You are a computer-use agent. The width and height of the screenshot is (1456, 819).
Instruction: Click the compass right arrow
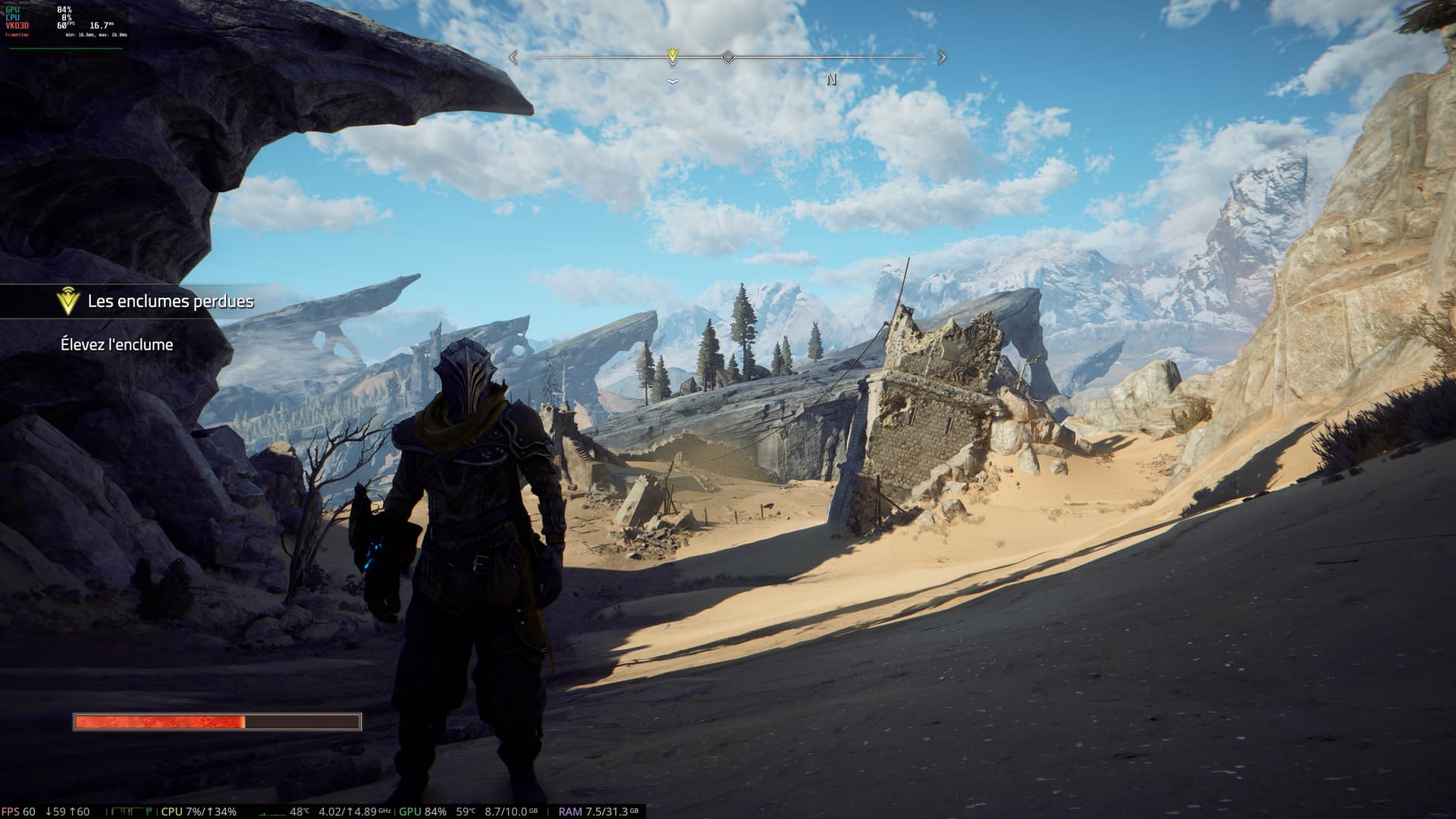(943, 57)
